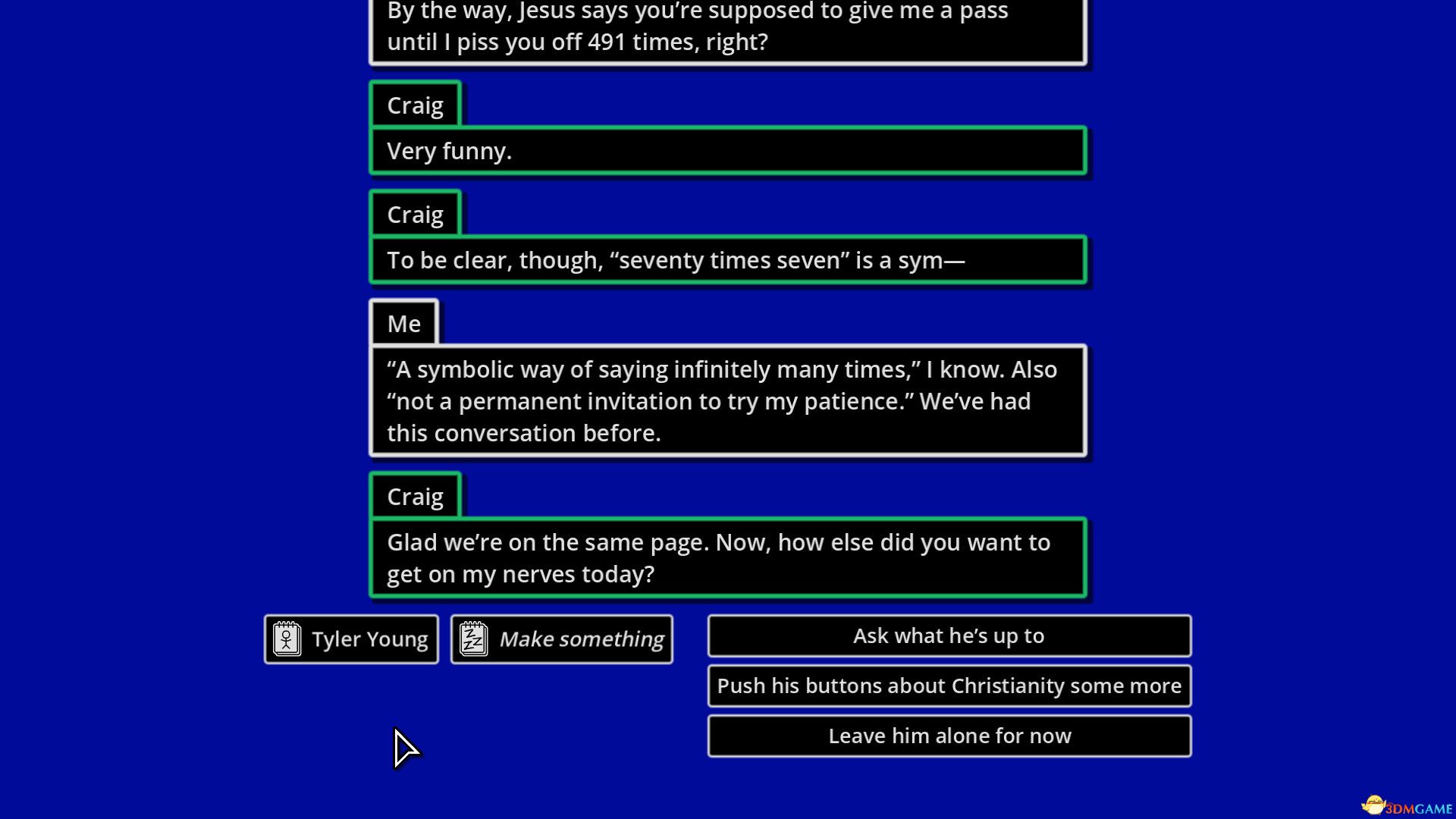This screenshot has width=1456, height=819.
Task: Select the Make something activity option
Action: coord(561,639)
